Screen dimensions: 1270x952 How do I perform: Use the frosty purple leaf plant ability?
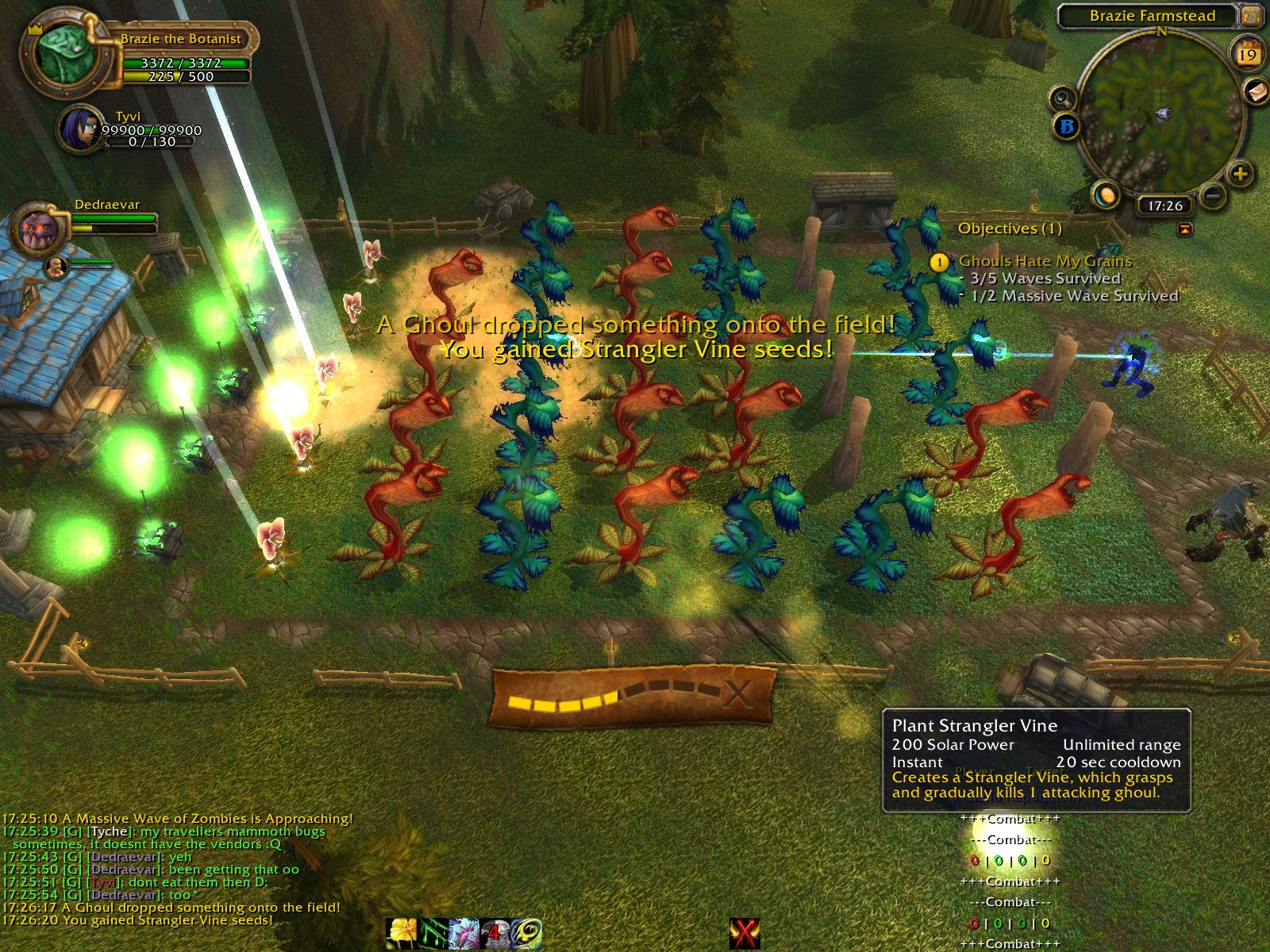click(464, 933)
